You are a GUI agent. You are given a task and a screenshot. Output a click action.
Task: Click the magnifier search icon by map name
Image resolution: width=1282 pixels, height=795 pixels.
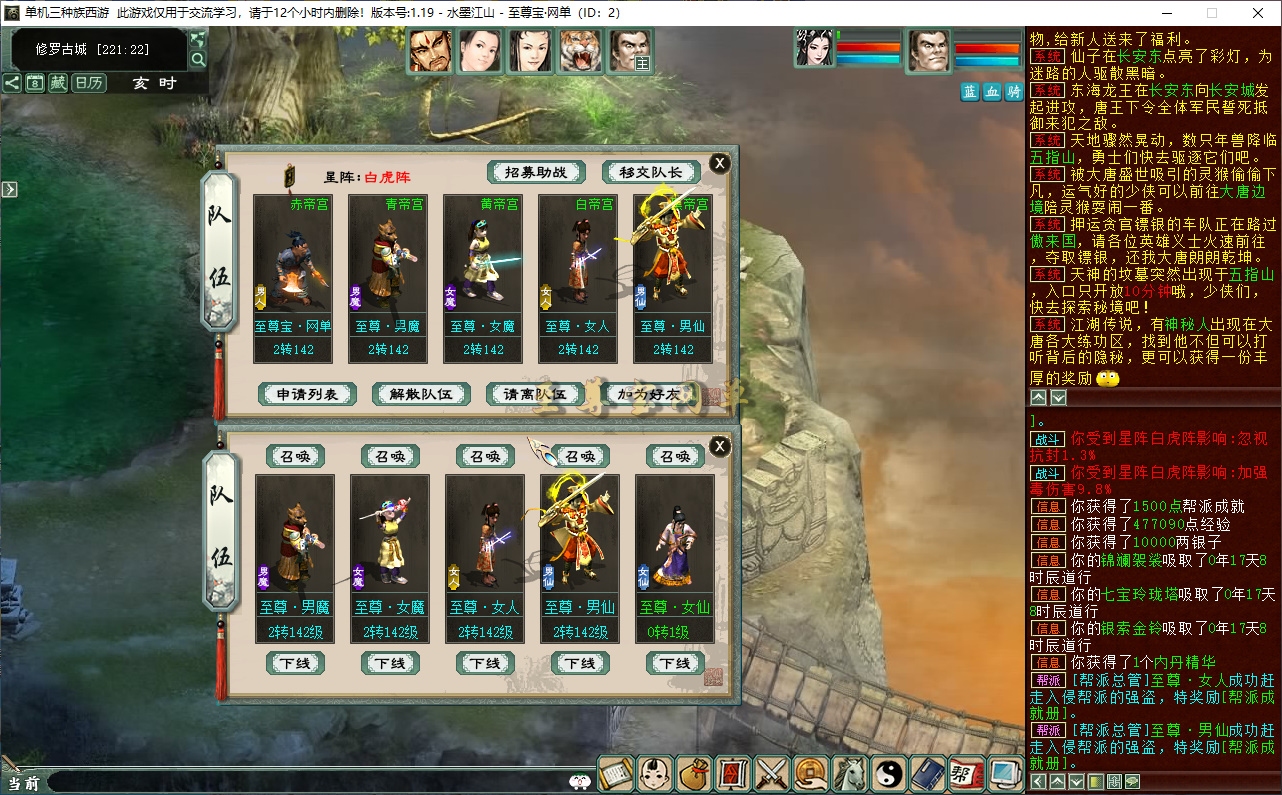coord(198,60)
